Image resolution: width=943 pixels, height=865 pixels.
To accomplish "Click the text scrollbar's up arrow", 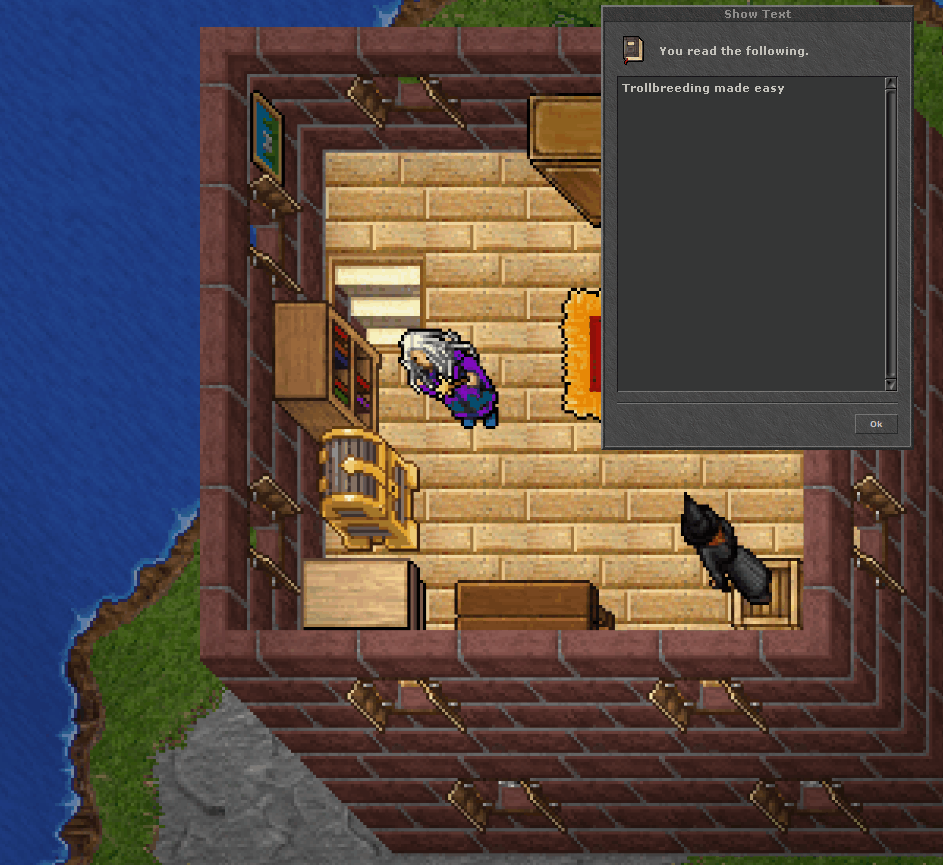I will click(890, 84).
